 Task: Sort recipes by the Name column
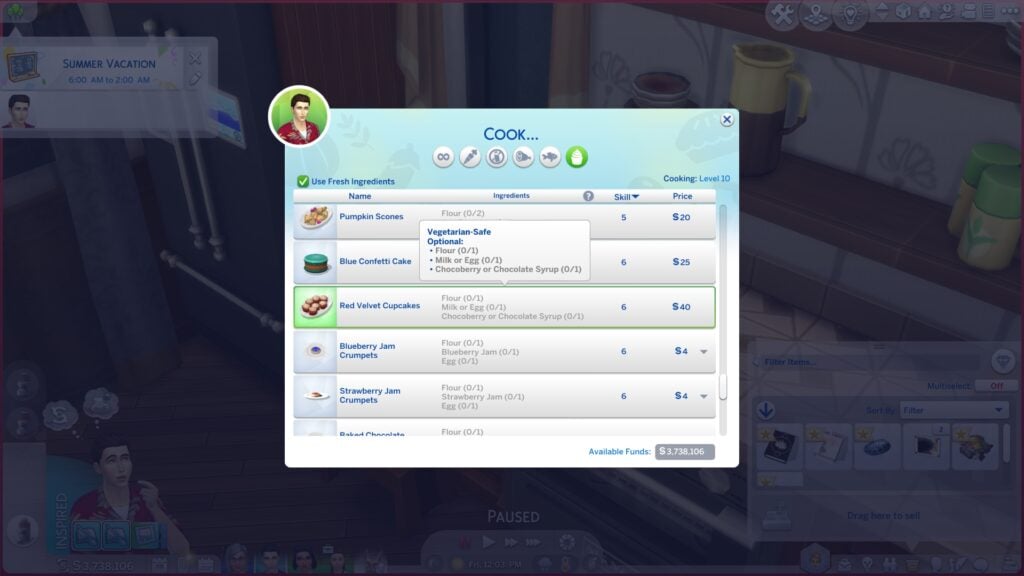(360, 196)
